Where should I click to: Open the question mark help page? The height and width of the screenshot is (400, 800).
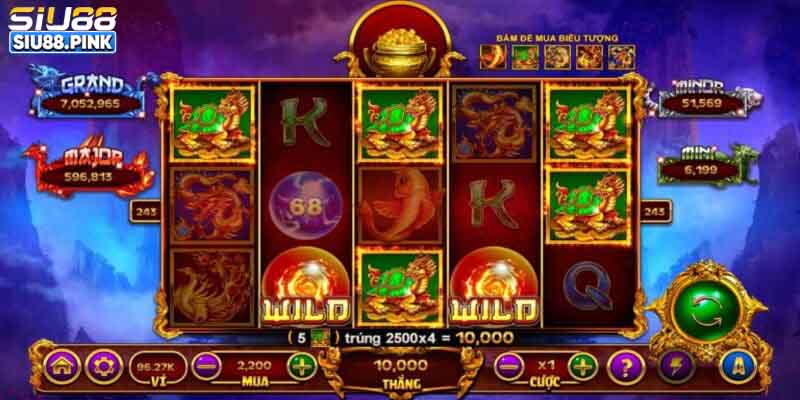coord(627,365)
